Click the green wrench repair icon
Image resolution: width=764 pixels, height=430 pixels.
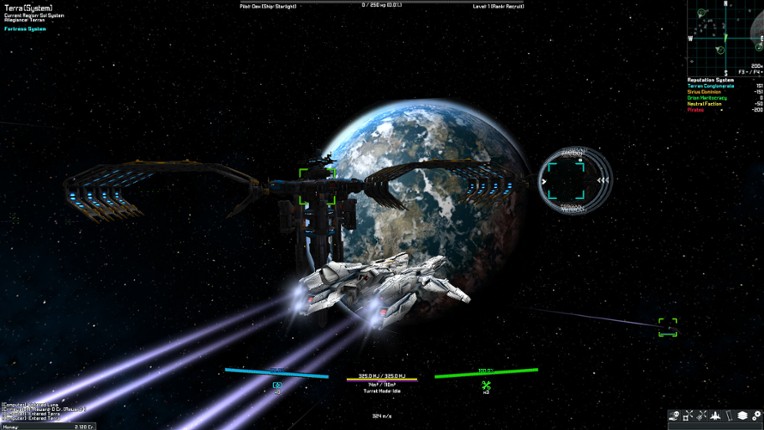[486, 387]
